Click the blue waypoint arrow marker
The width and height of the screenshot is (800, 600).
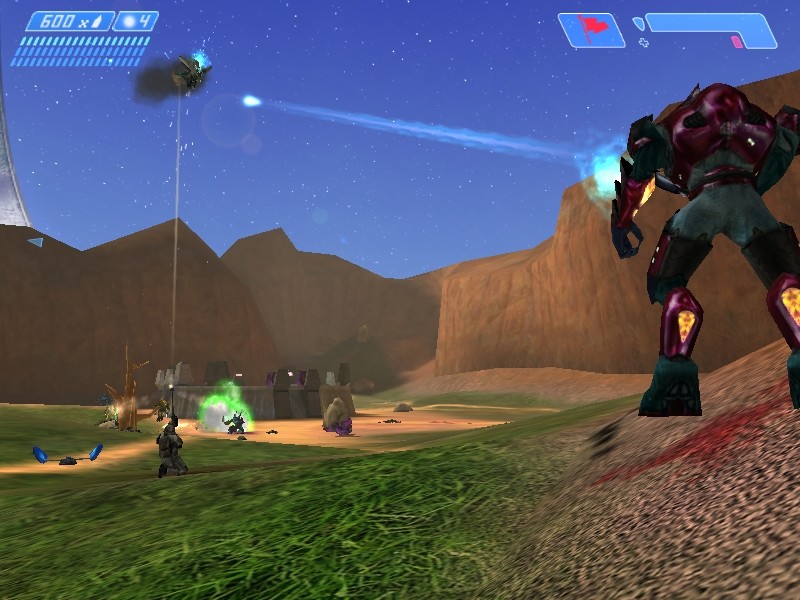pos(35,242)
